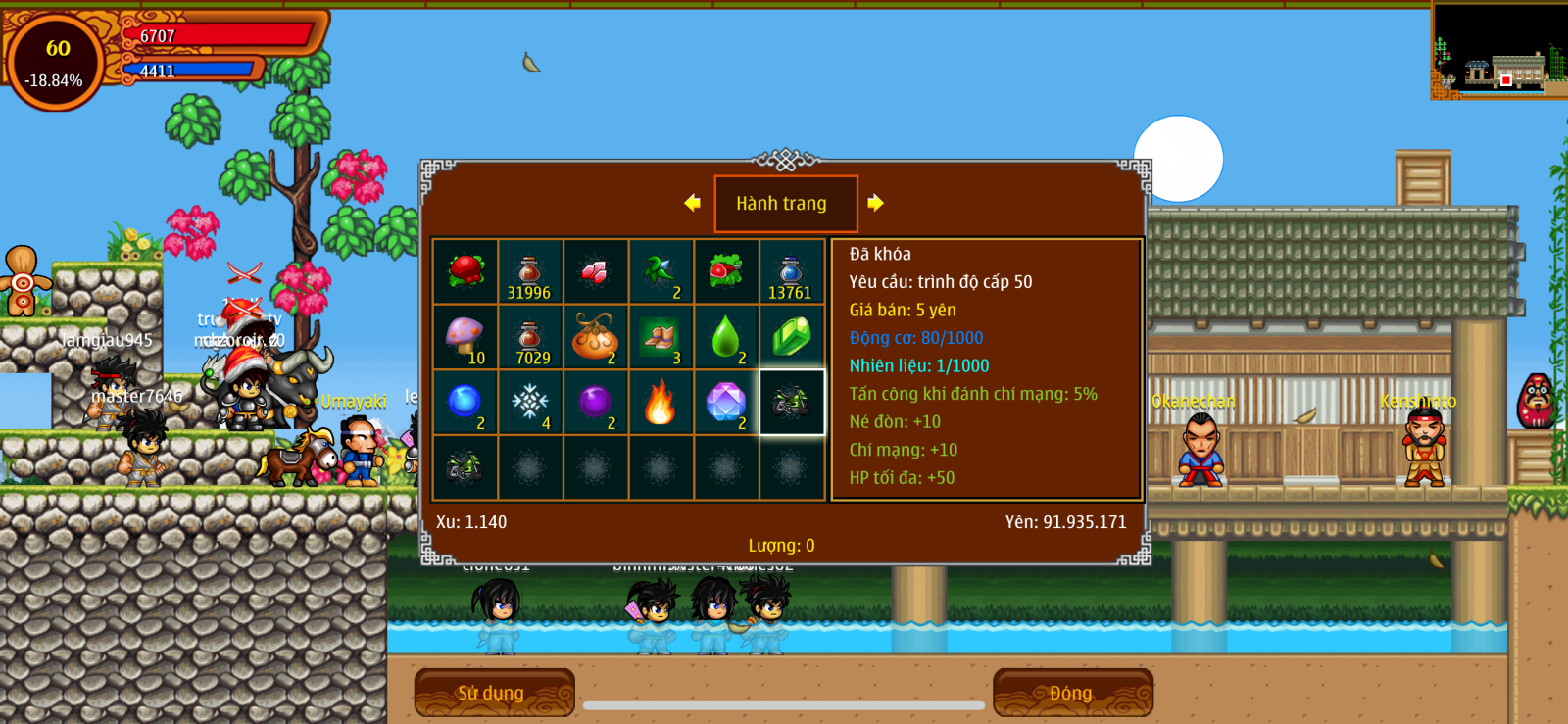Select the red potion stack of 31996
The width and height of the screenshot is (1568, 724).
click(x=530, y=271)
